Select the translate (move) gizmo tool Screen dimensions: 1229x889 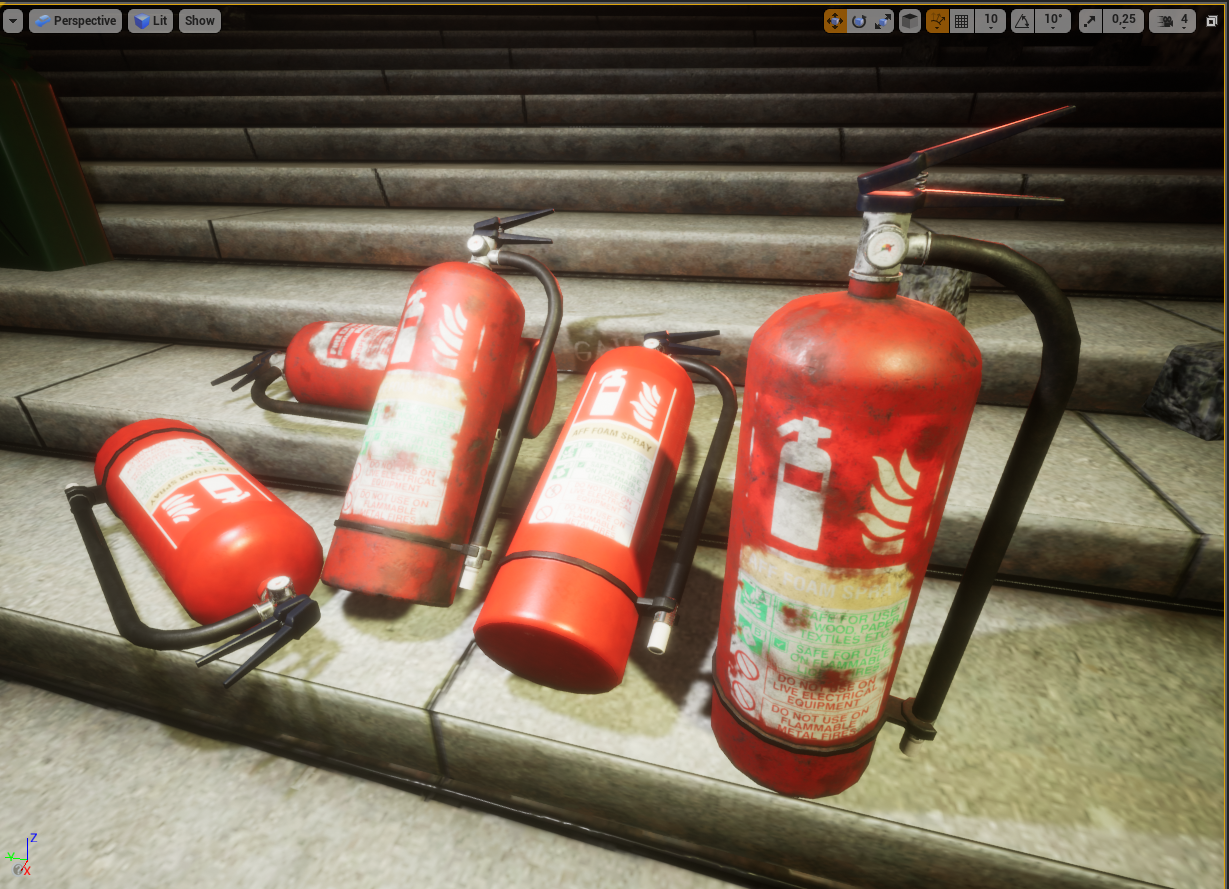835,21
